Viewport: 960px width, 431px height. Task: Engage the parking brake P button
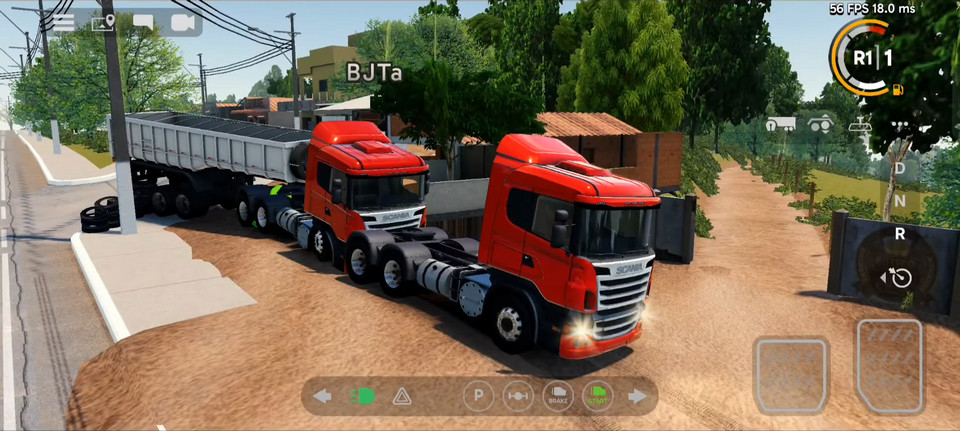click(479, 396)
